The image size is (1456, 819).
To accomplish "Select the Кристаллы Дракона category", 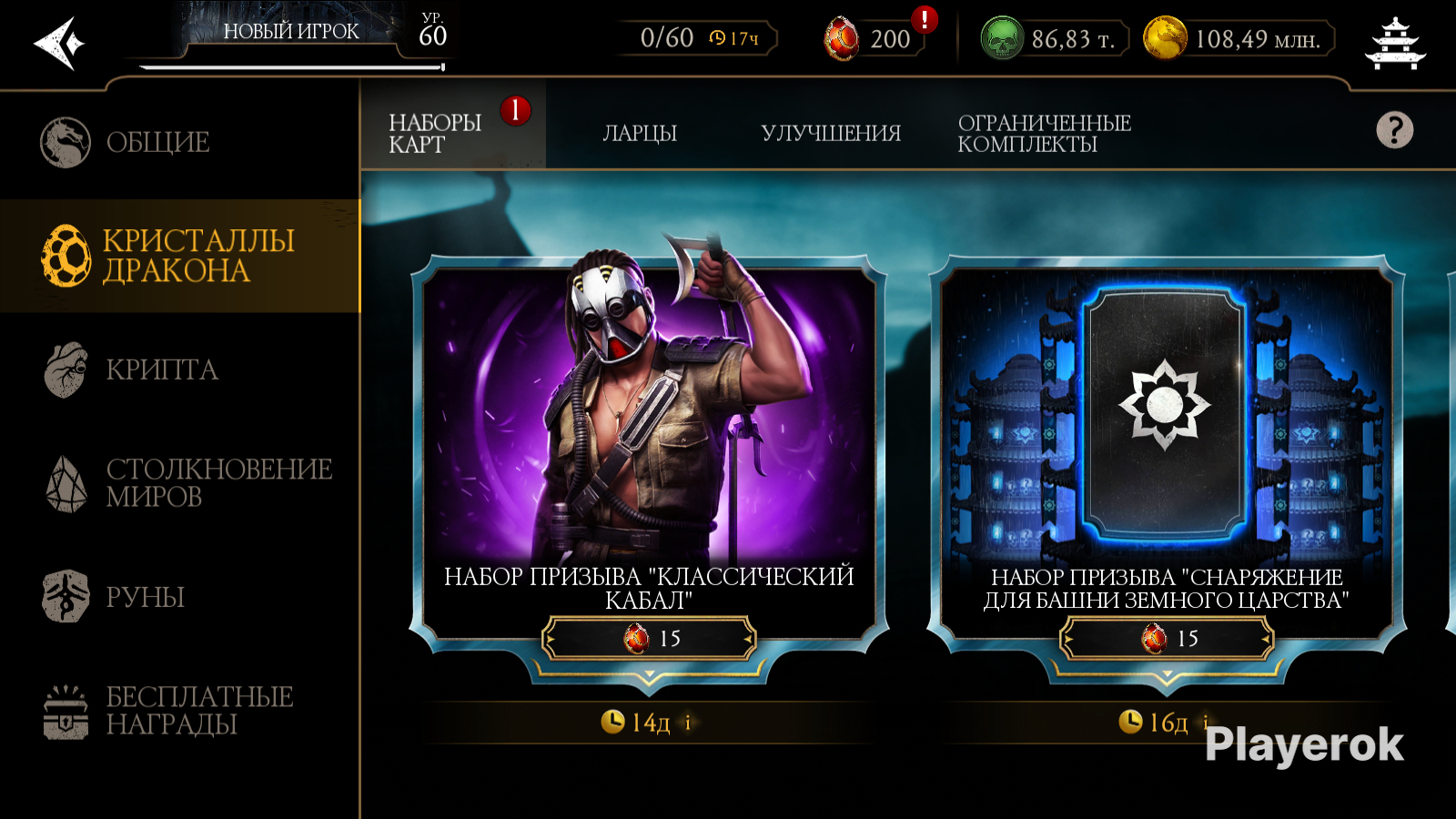I will (178, 256).
